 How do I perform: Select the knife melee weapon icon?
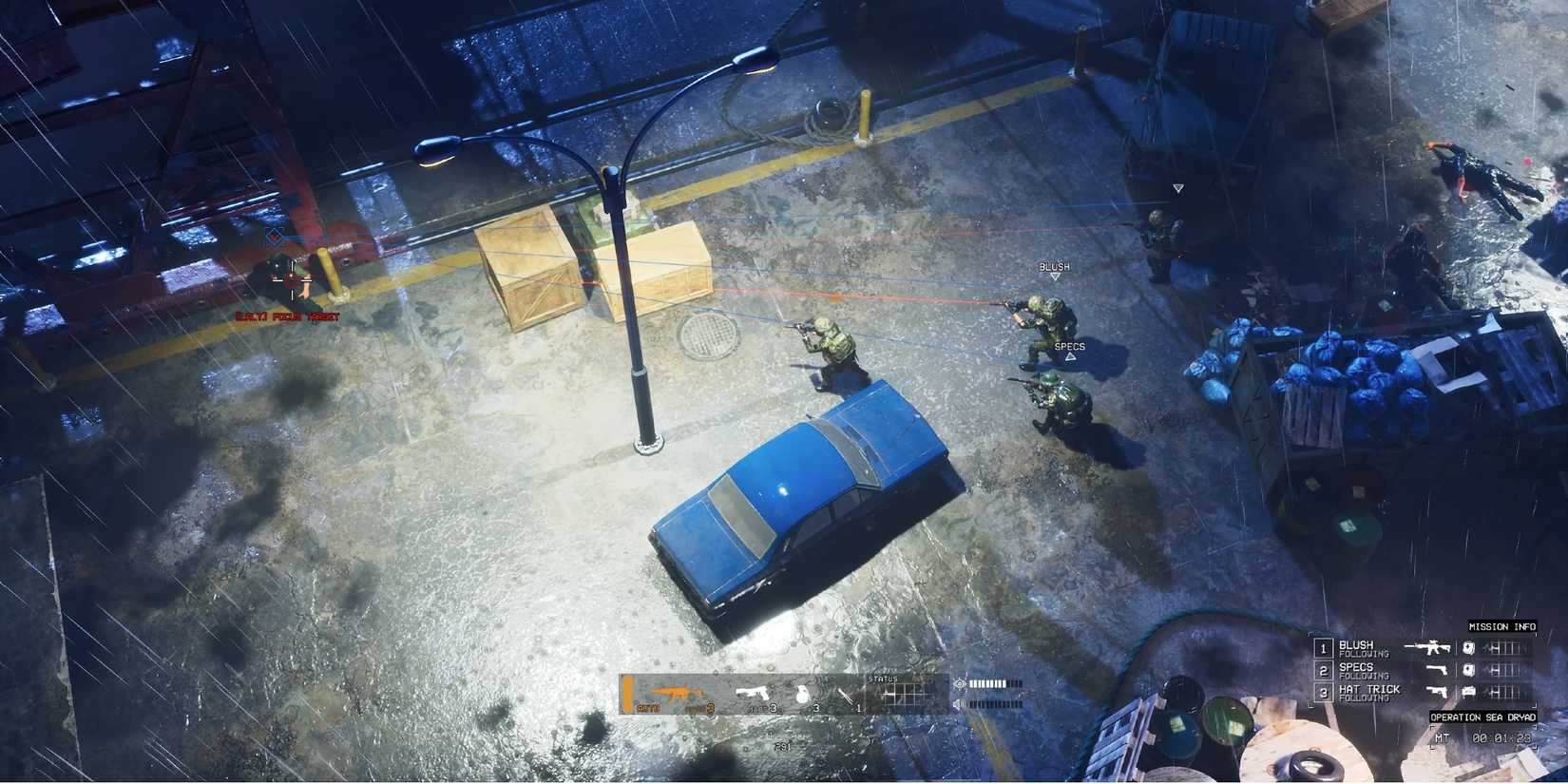[x=845, y=696]
